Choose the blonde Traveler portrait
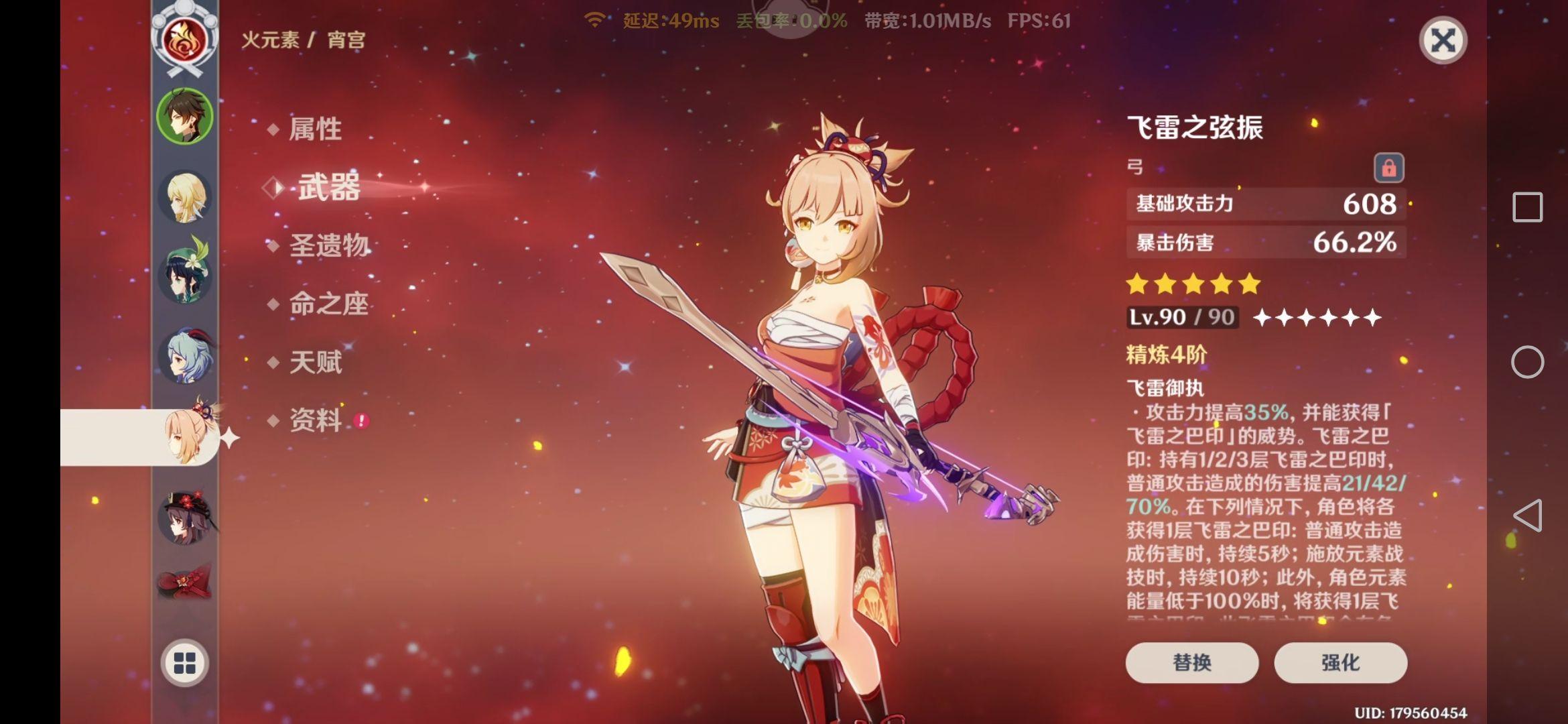 coord(185,197)
